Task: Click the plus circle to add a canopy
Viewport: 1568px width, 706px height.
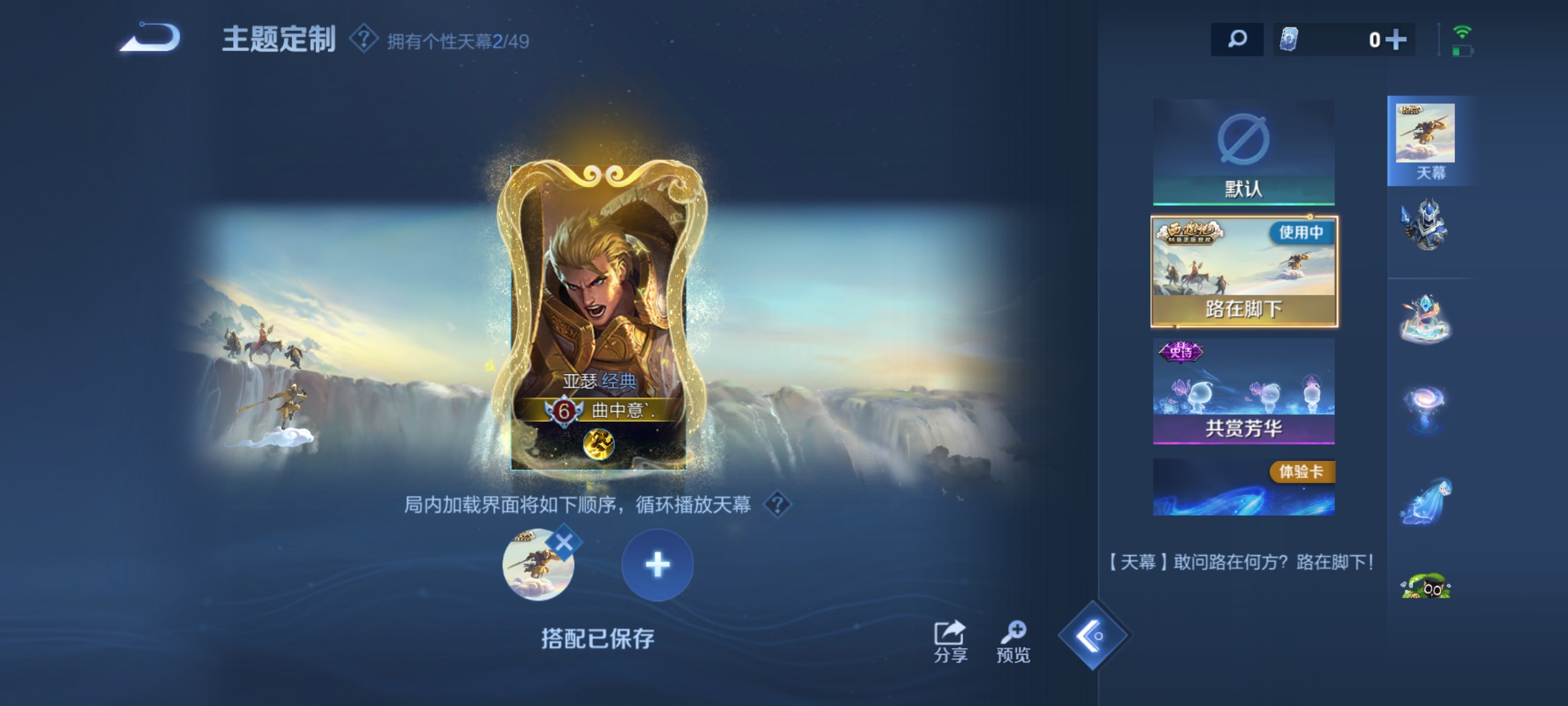Action: 658,565
